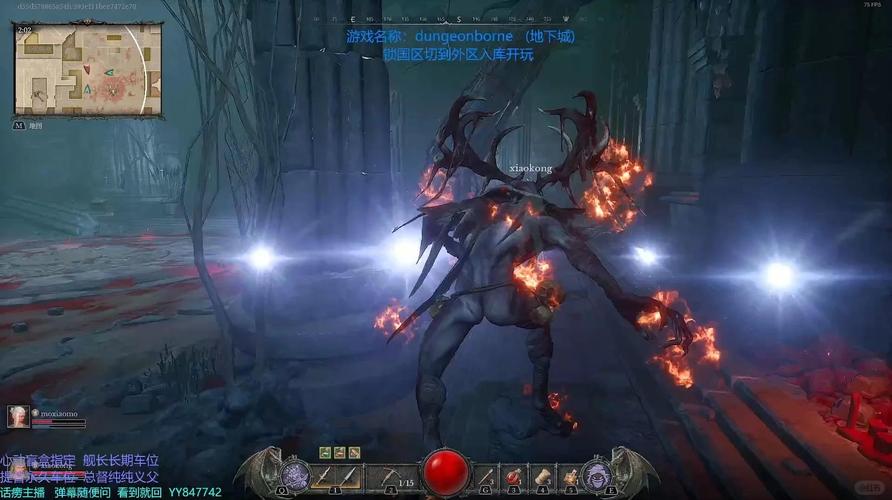Select teammate moxiaomo's portrait
Screen dimensions: 892x500
point(18,417)
